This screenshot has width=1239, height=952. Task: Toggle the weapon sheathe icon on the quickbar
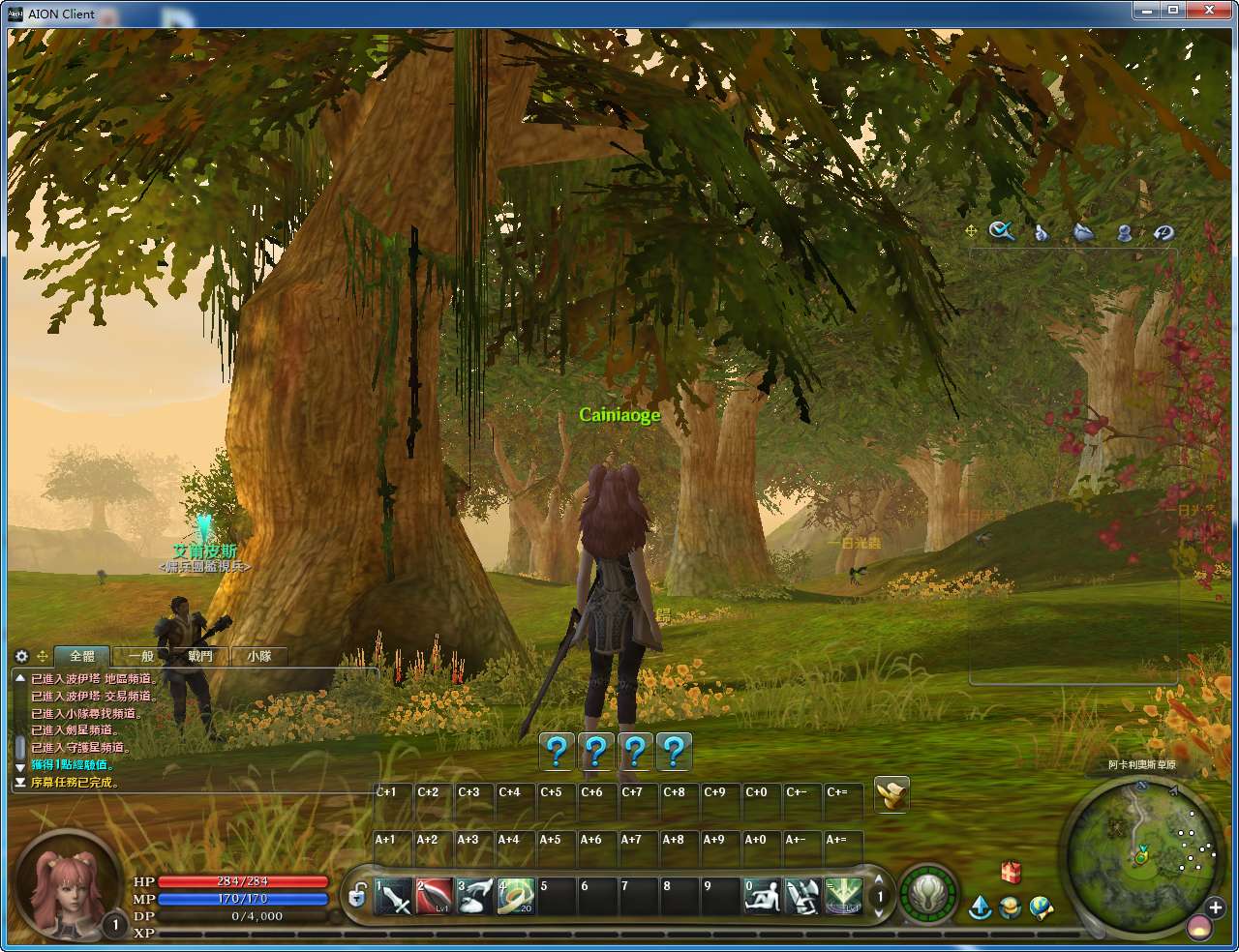(x=803, y=896)
